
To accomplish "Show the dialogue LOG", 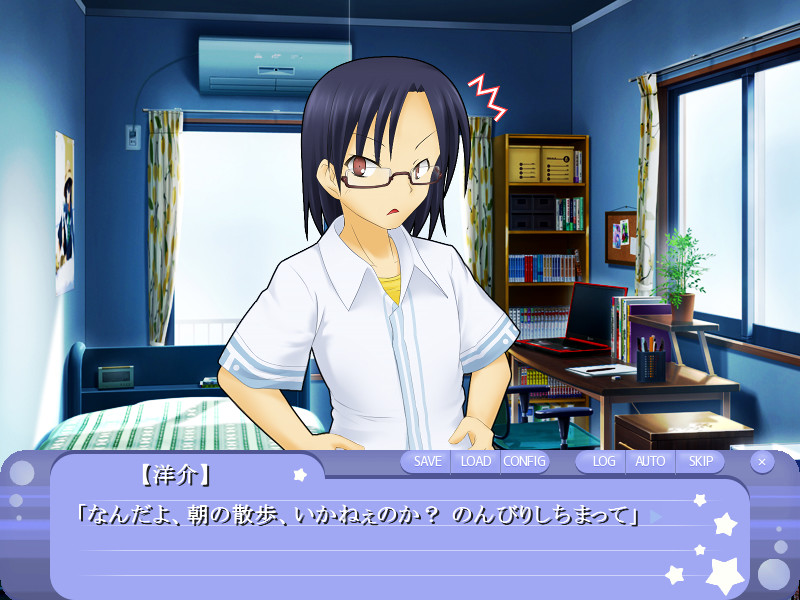I will [x=603, y=461].
